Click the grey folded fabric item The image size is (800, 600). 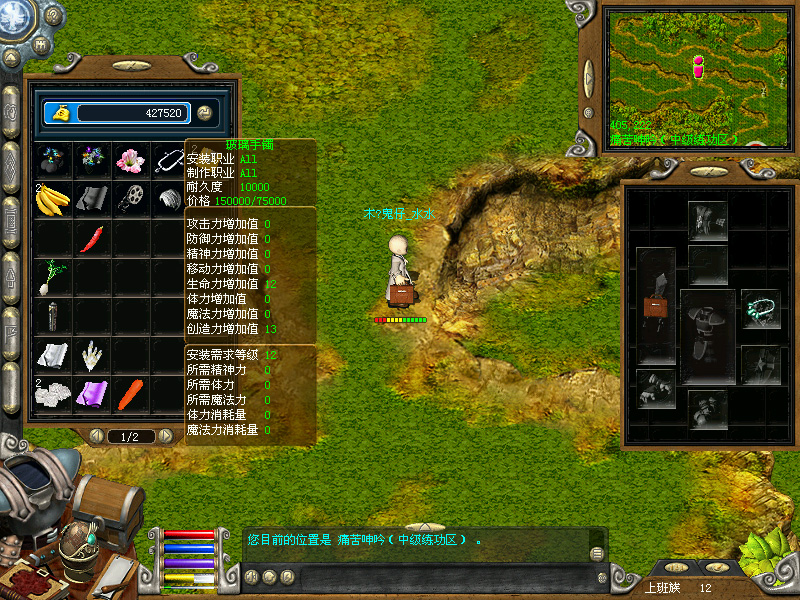pos(91,198)
